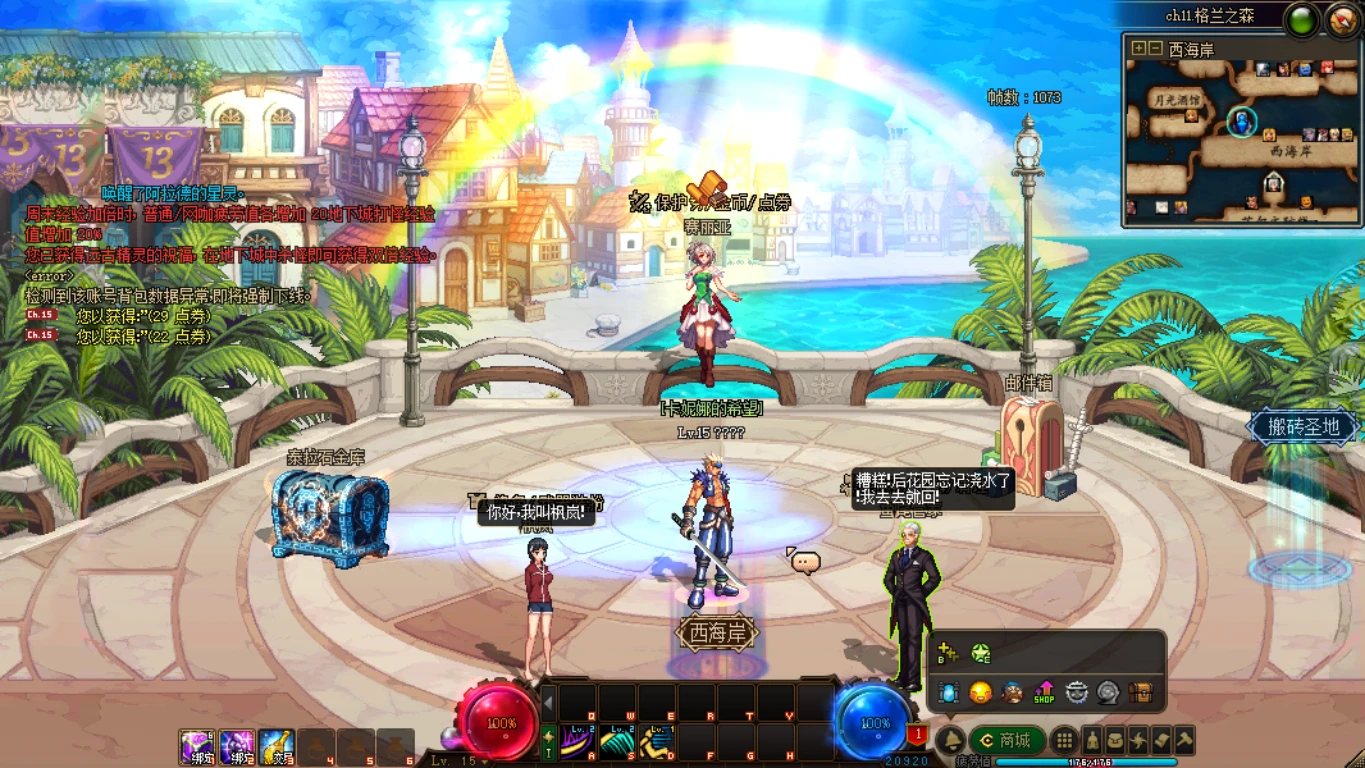Image resolution: width=1365 pixels, height=768 pixels.
Task: Click the hammer icon in bottom bar
Action: [1185, 741]
